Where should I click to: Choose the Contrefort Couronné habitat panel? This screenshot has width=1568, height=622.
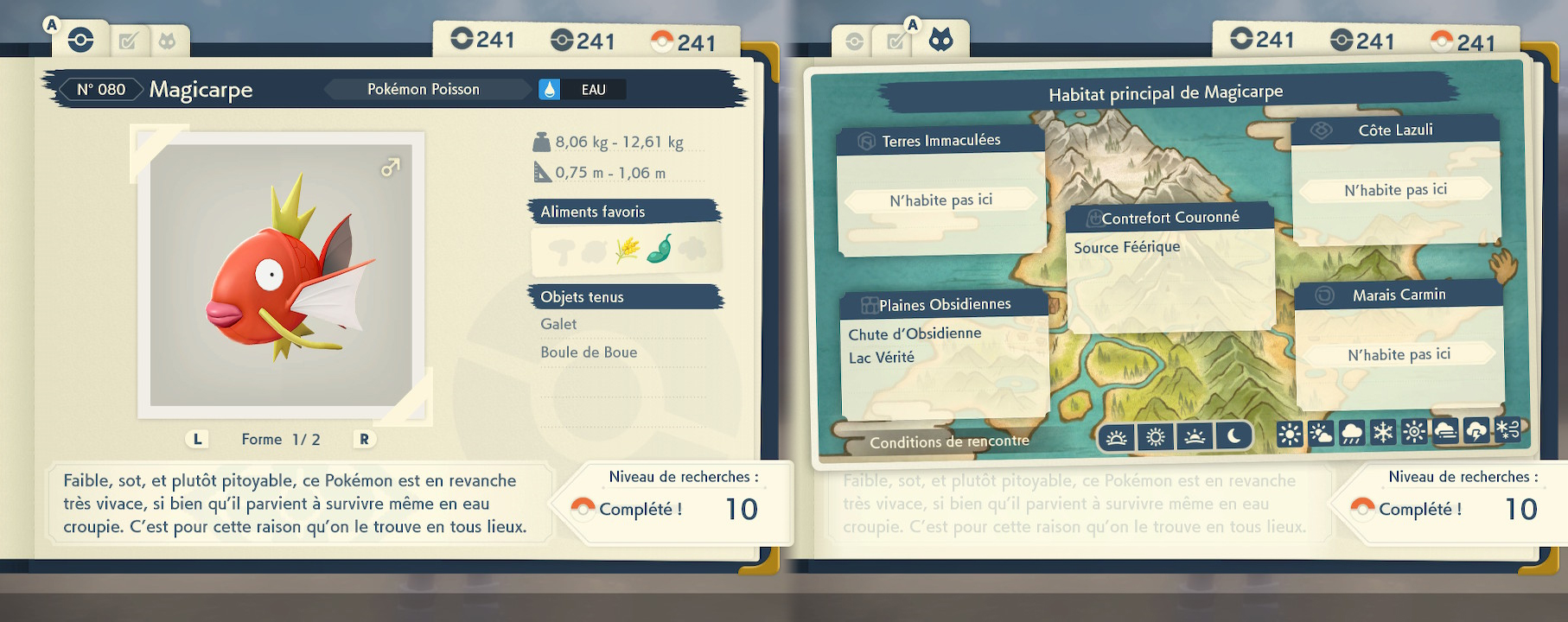tap(1170, 268)
